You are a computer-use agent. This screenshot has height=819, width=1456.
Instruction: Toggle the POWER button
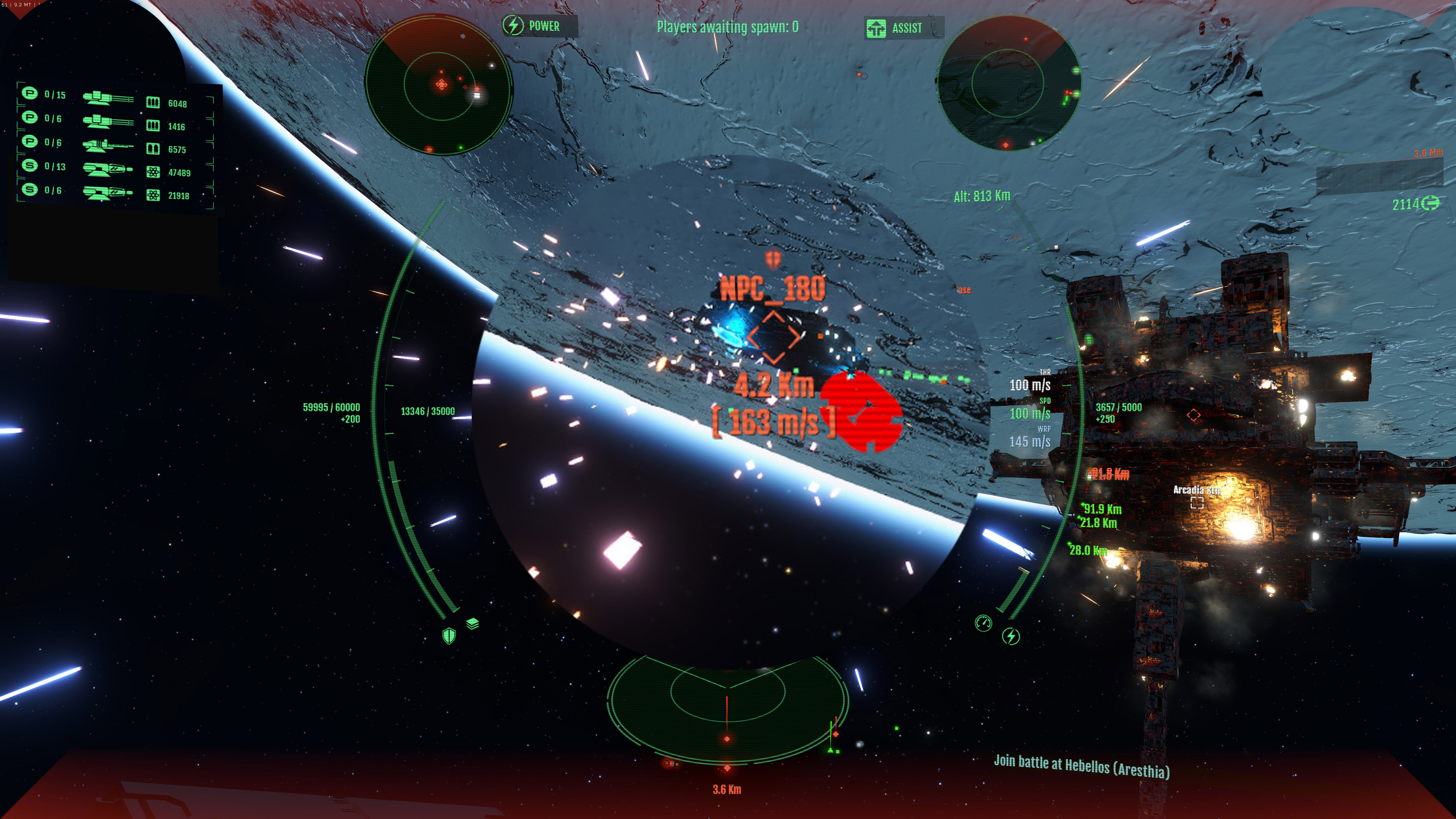(x=539, y=26)
